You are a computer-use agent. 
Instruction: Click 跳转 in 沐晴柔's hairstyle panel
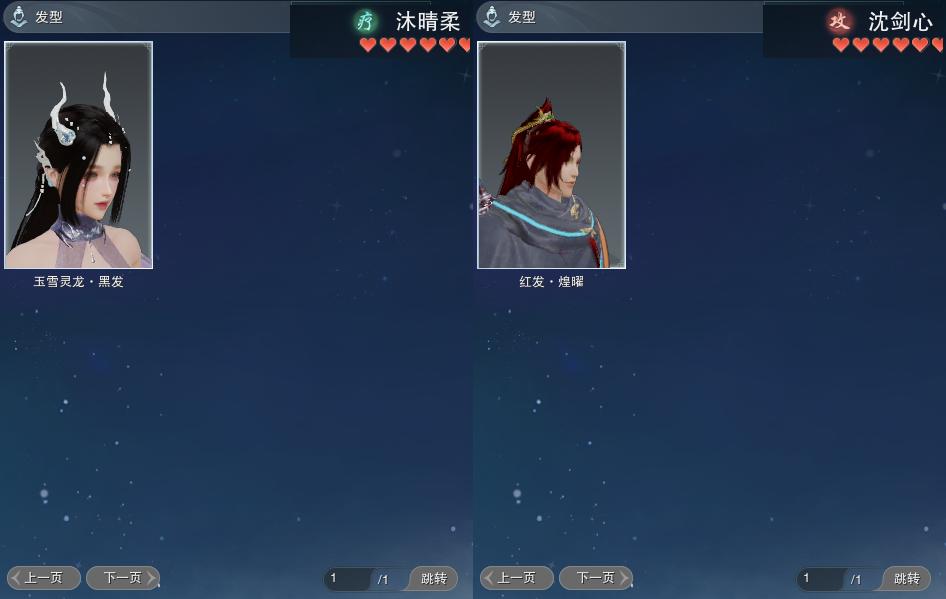coord(434,579)
